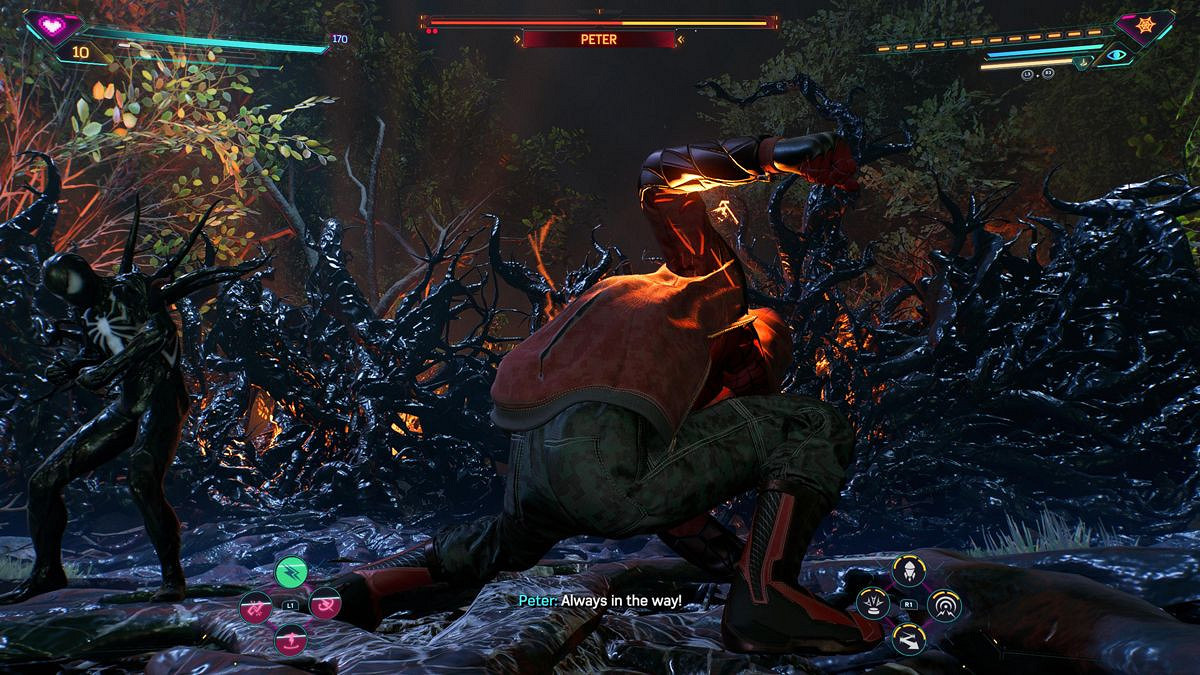
Task: Use the bottom crimson ground-burst ability icon
Action: coord(291,637)
